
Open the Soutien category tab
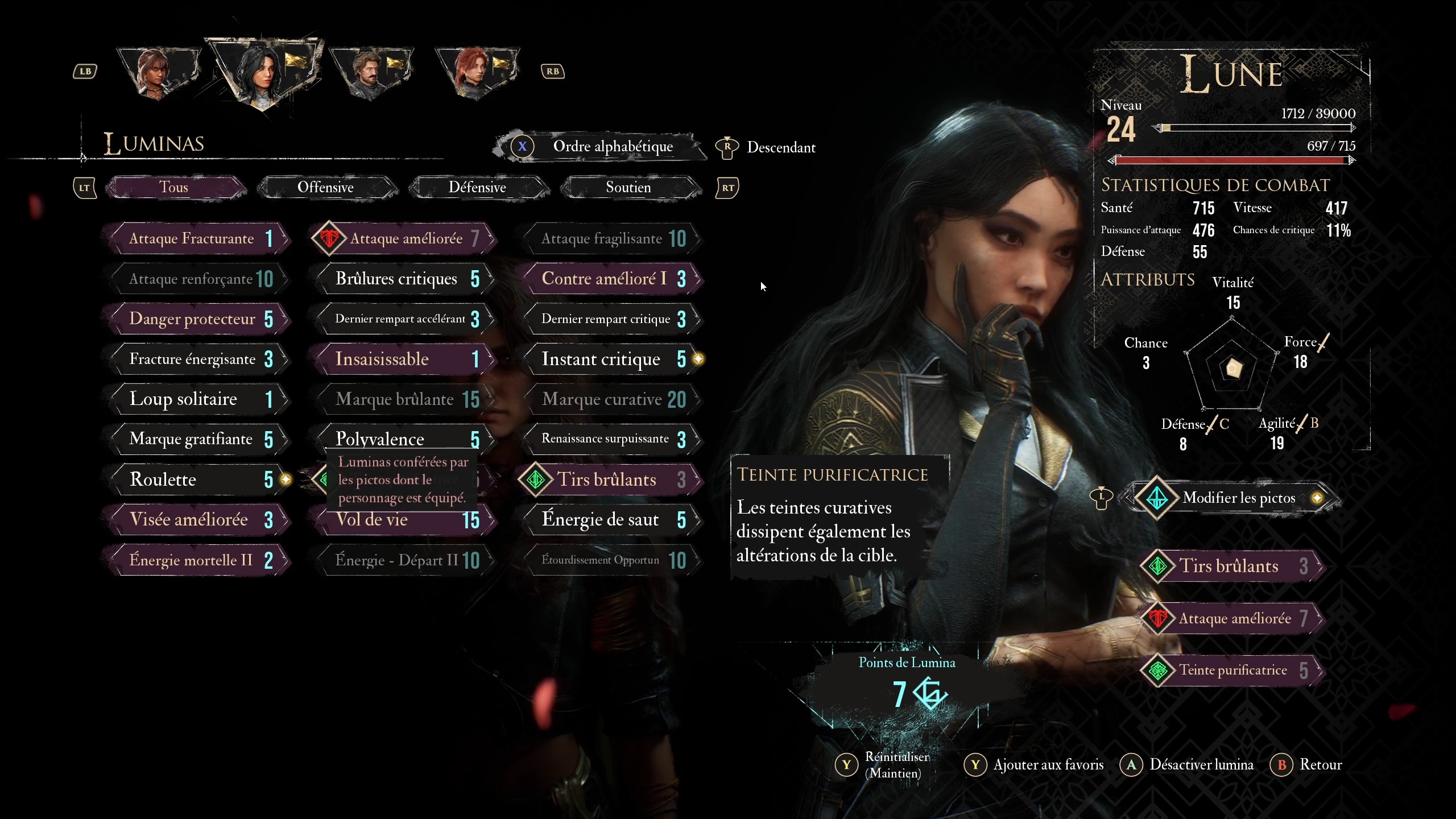coord(628,187)
